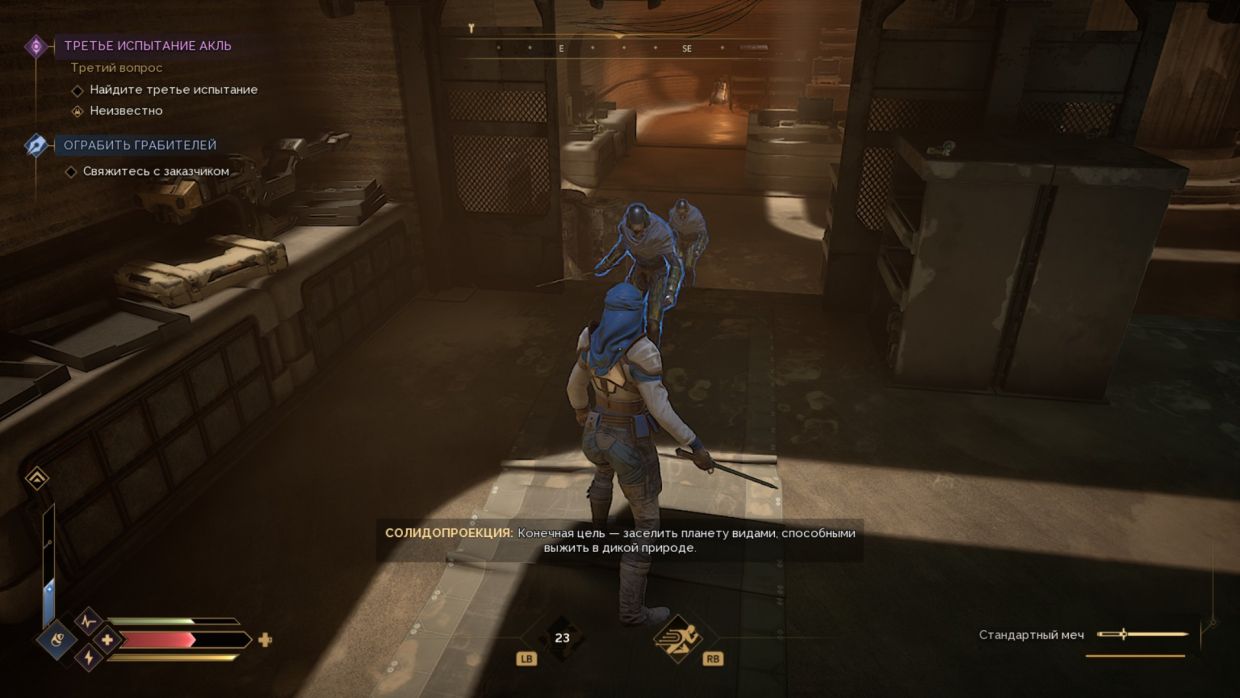Image resolution: width=1240 pixels, height=698 pixels.
Task: Click the medical cross icon beside health
Action: pyautogui.click(x=107, y=639)
